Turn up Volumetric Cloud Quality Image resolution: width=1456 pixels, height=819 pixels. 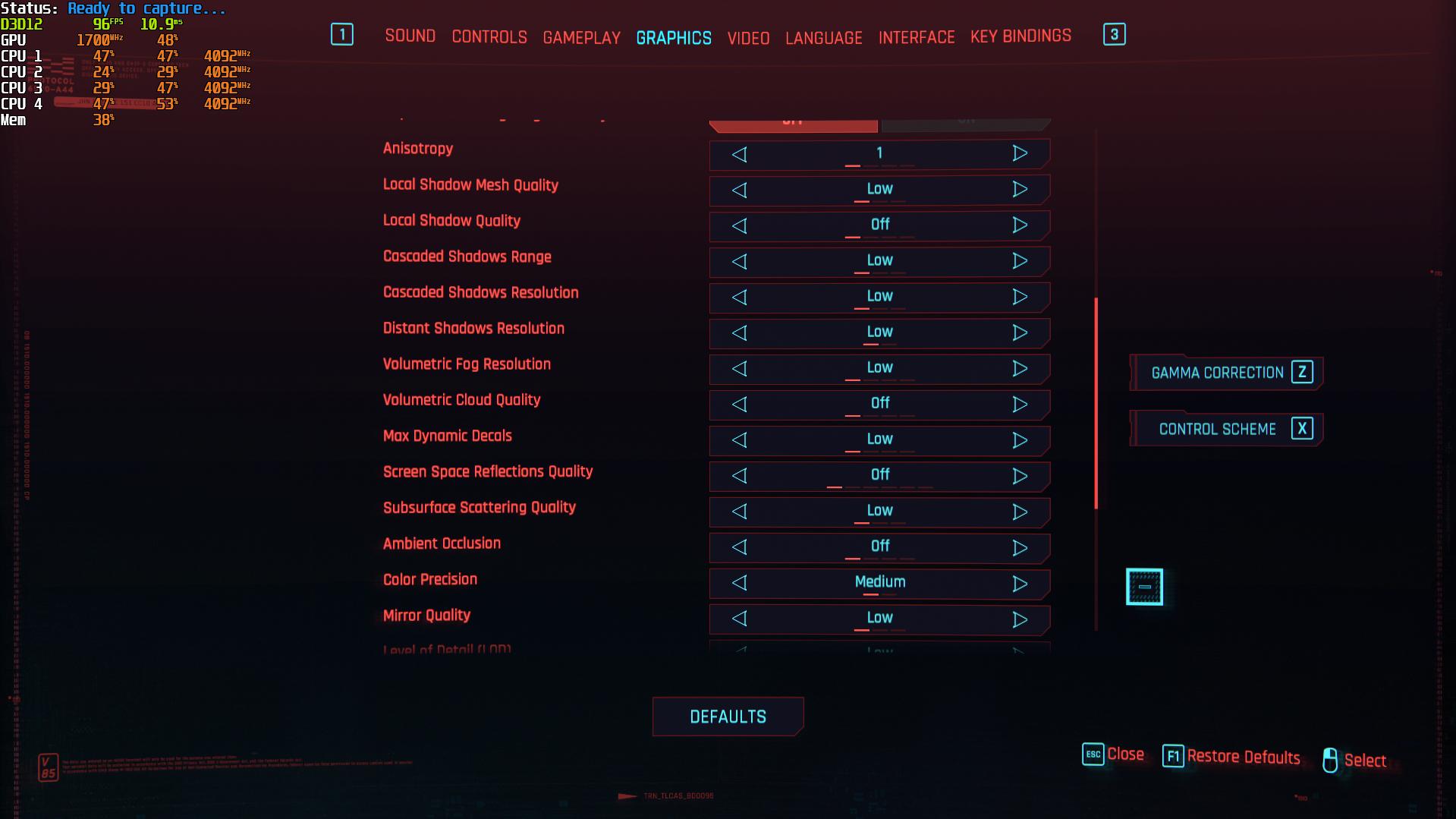[1020, 404]
